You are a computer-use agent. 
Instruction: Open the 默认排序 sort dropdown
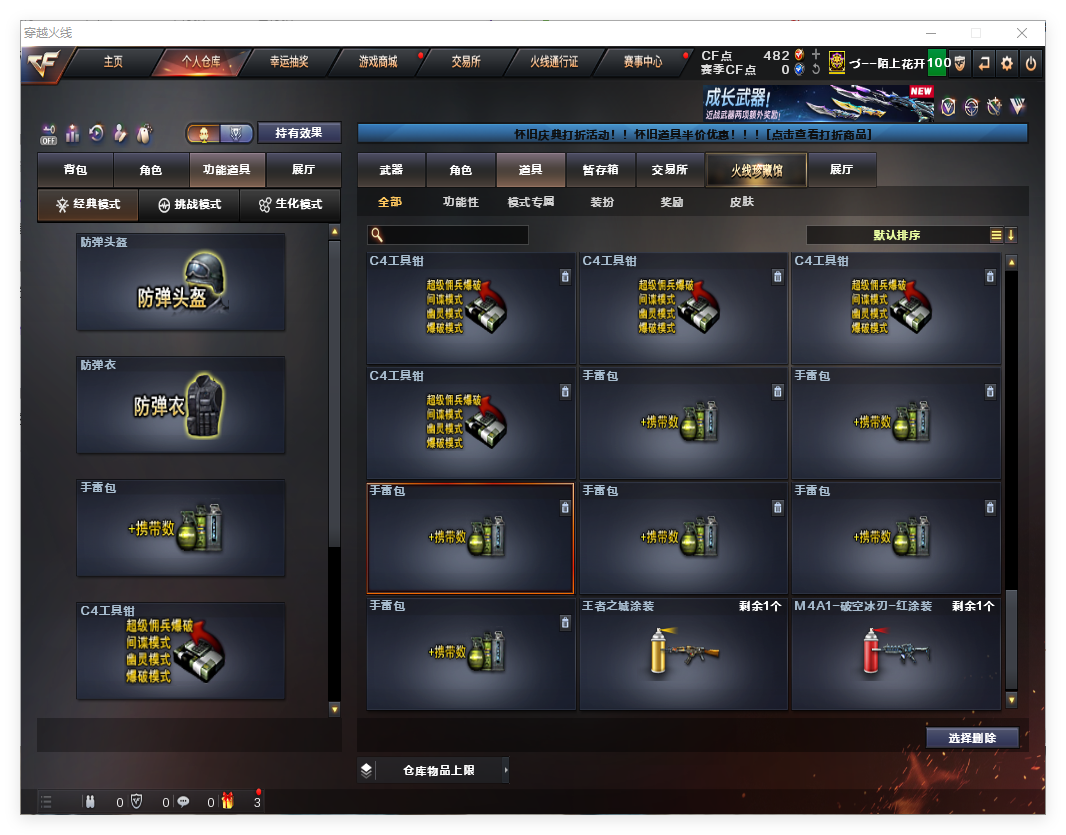[x=897, y=235]
